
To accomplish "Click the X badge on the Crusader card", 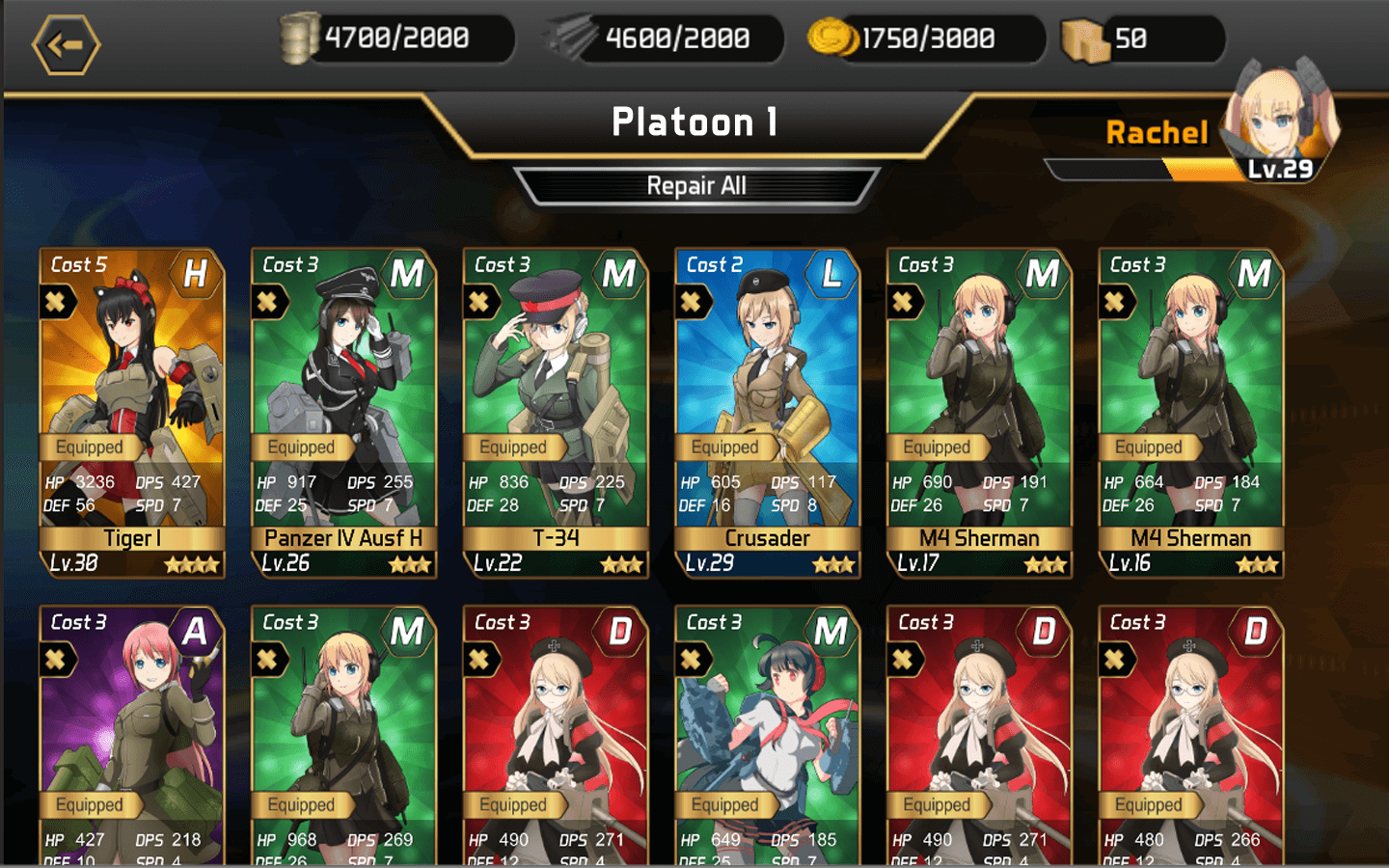I will coord(691,302).
